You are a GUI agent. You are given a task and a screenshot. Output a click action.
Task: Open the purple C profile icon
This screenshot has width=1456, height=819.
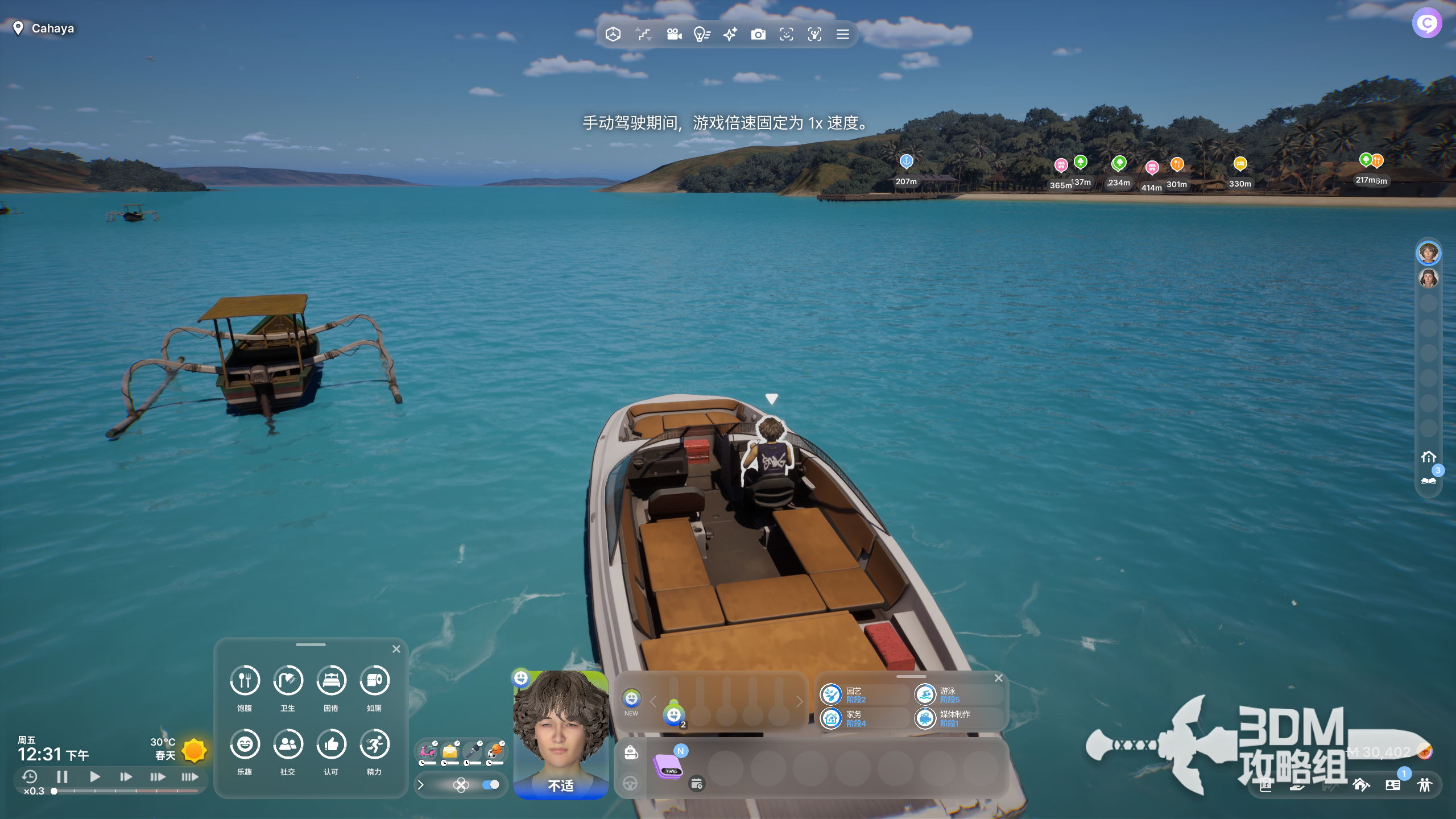1426,23
